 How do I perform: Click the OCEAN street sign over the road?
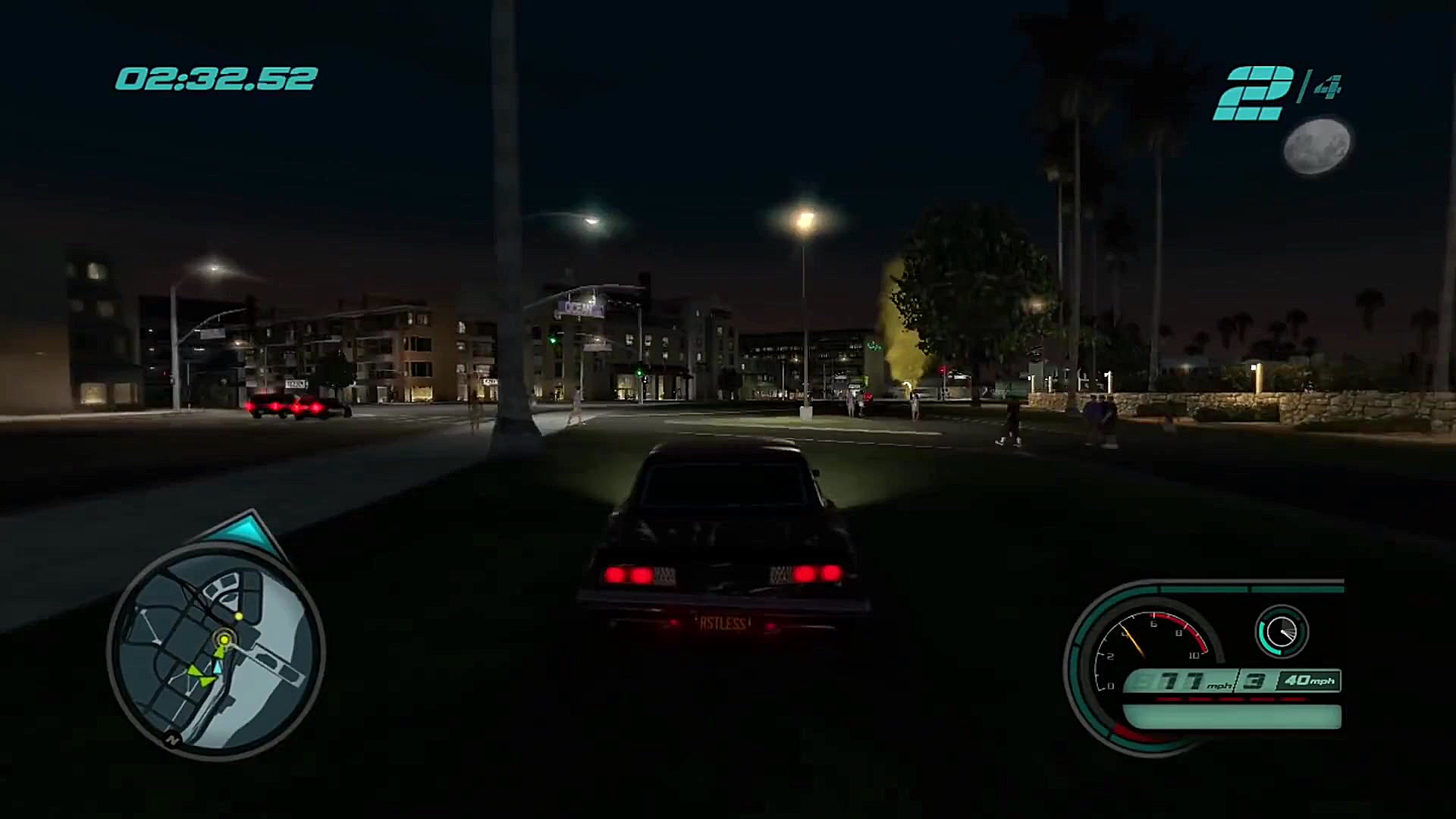[x=579, y=306]
